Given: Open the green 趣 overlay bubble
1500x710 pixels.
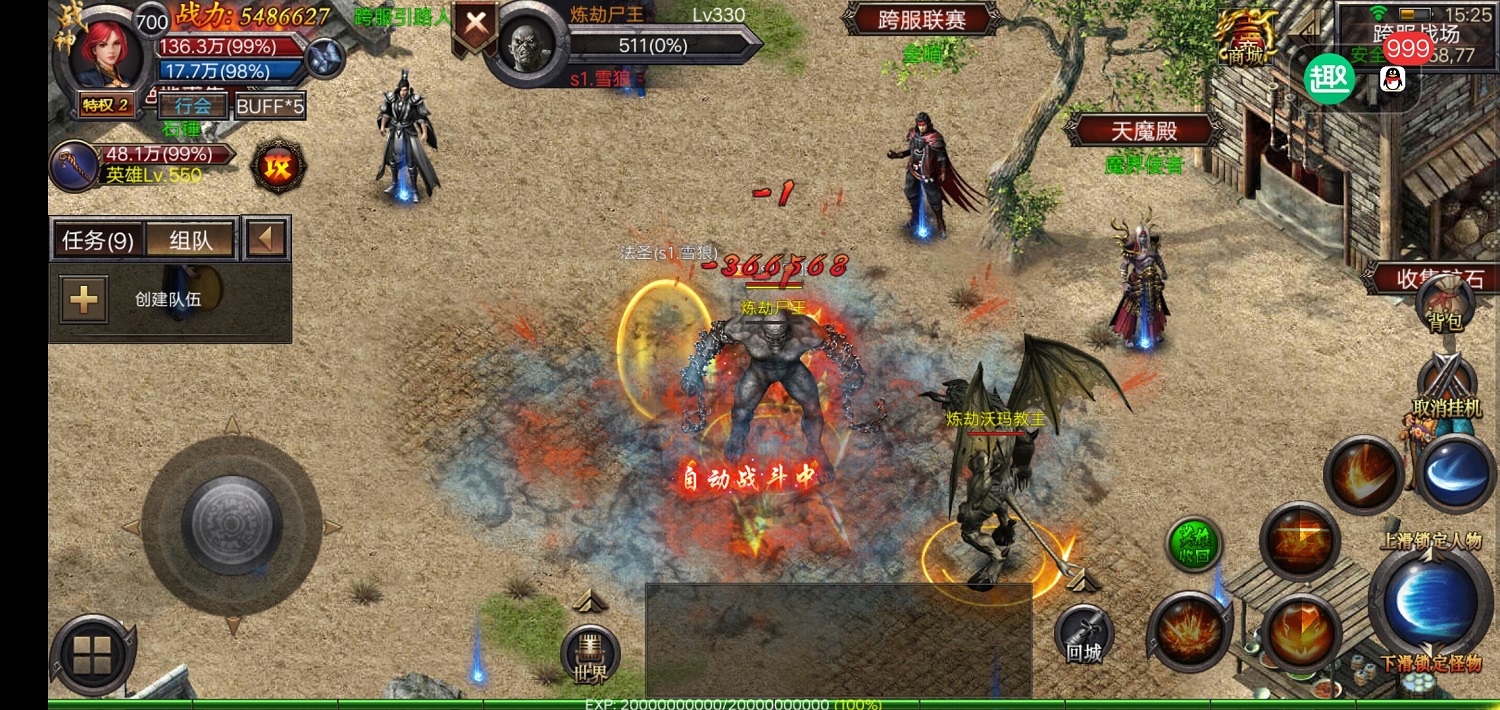Looking at the screenshot, I should coord(1329,79).
